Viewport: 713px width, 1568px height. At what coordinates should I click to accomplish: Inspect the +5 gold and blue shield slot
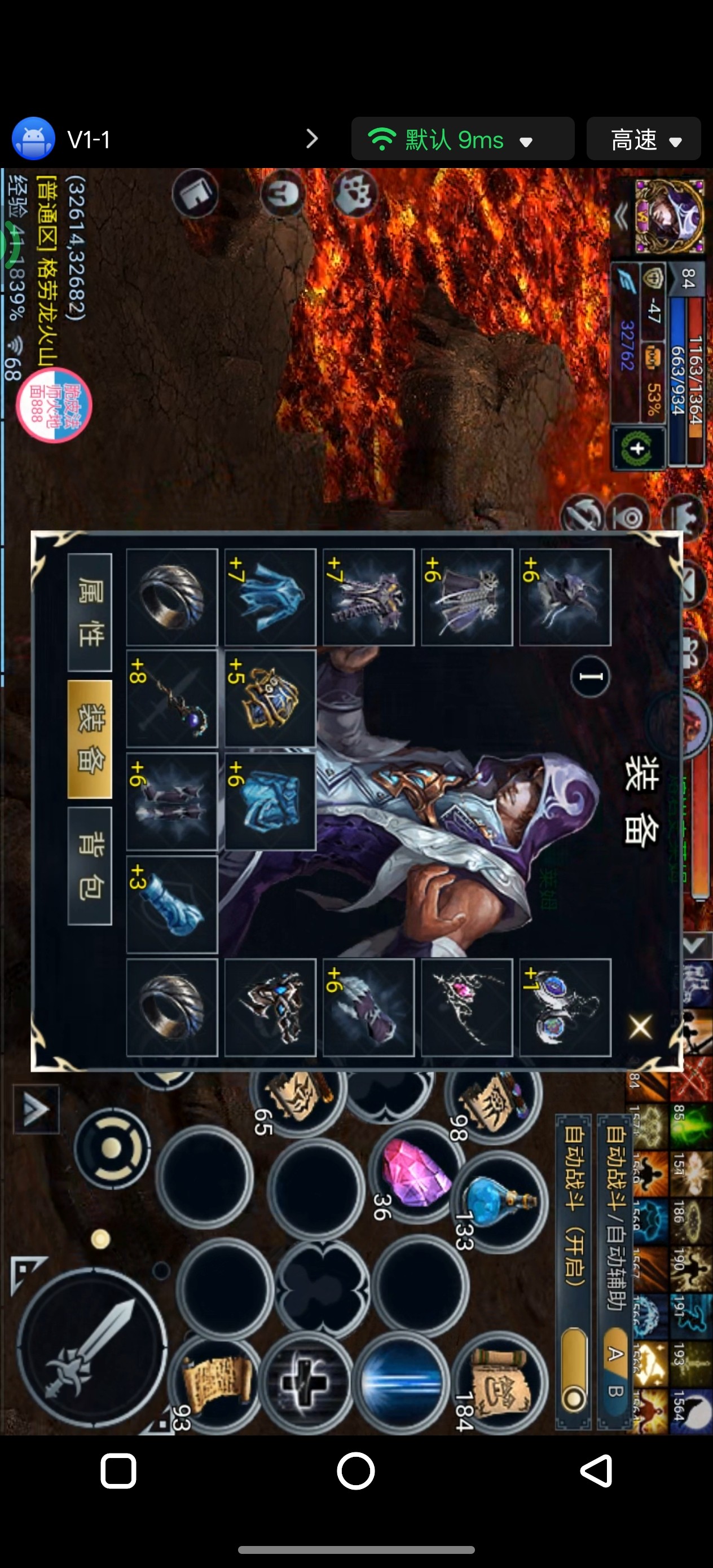click(270, 699)
